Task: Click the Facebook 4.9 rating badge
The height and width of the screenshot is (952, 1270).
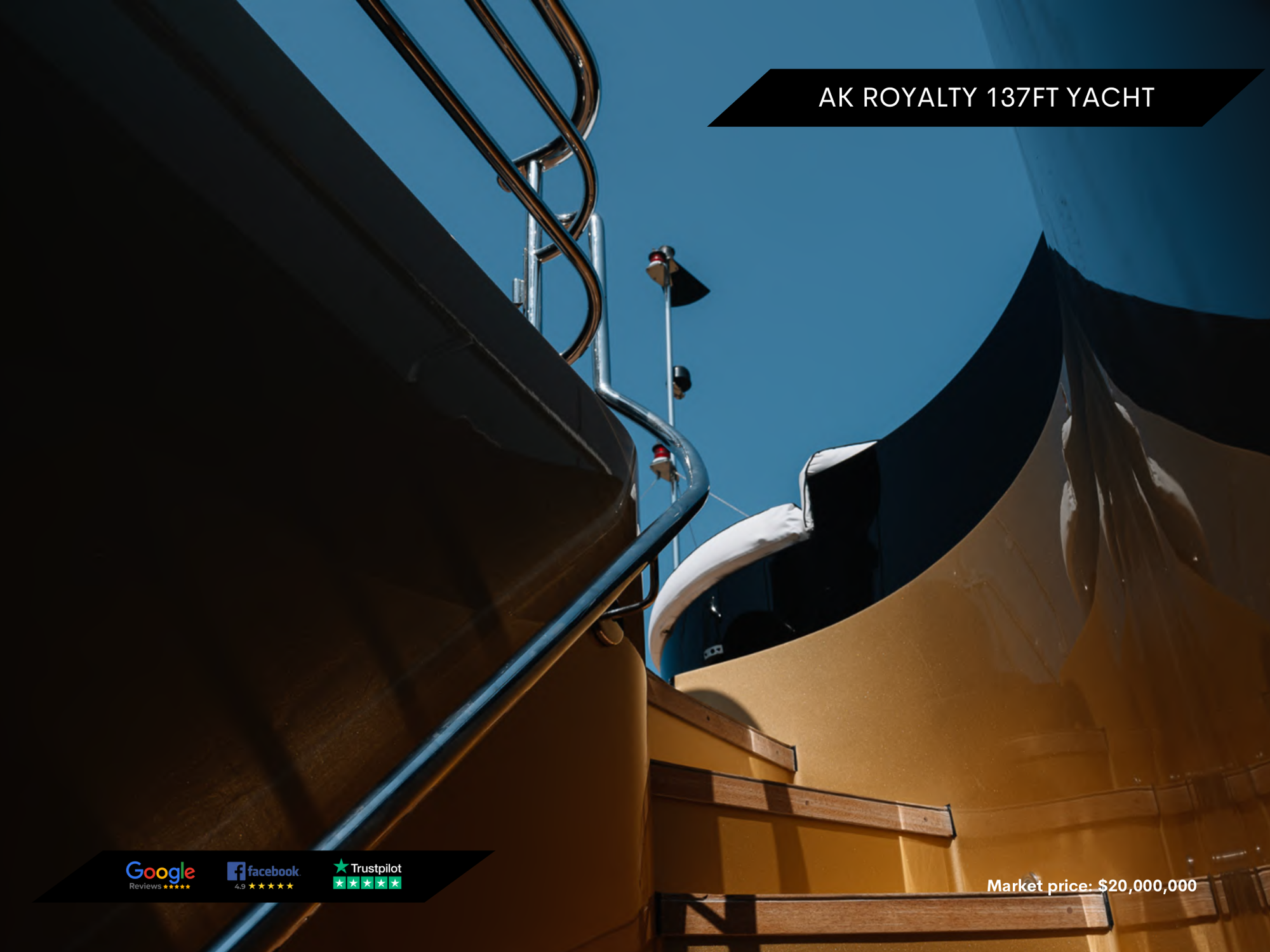Action: (264, 876)
